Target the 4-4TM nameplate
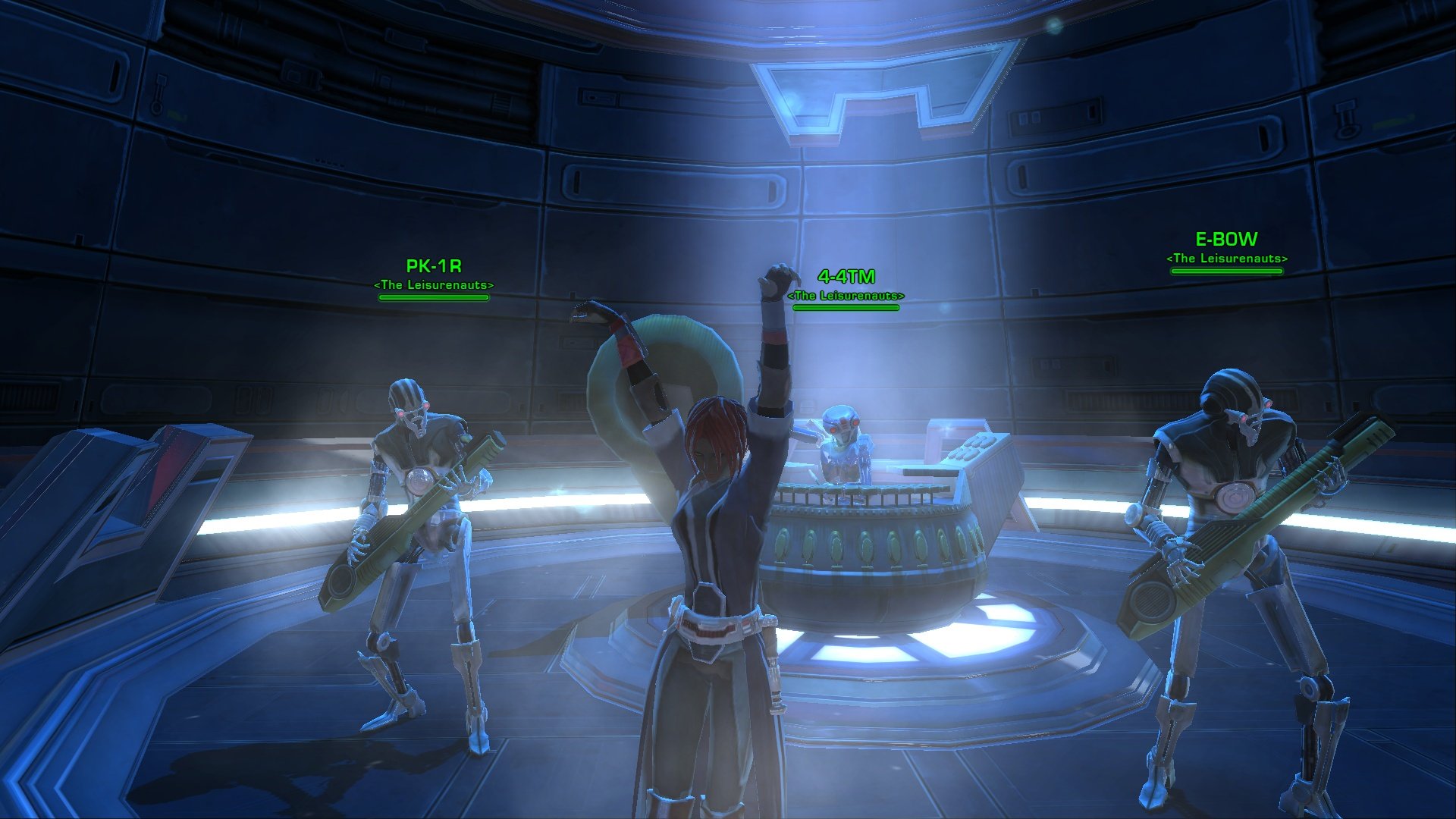1456x819 pixels. pos(846,278)
